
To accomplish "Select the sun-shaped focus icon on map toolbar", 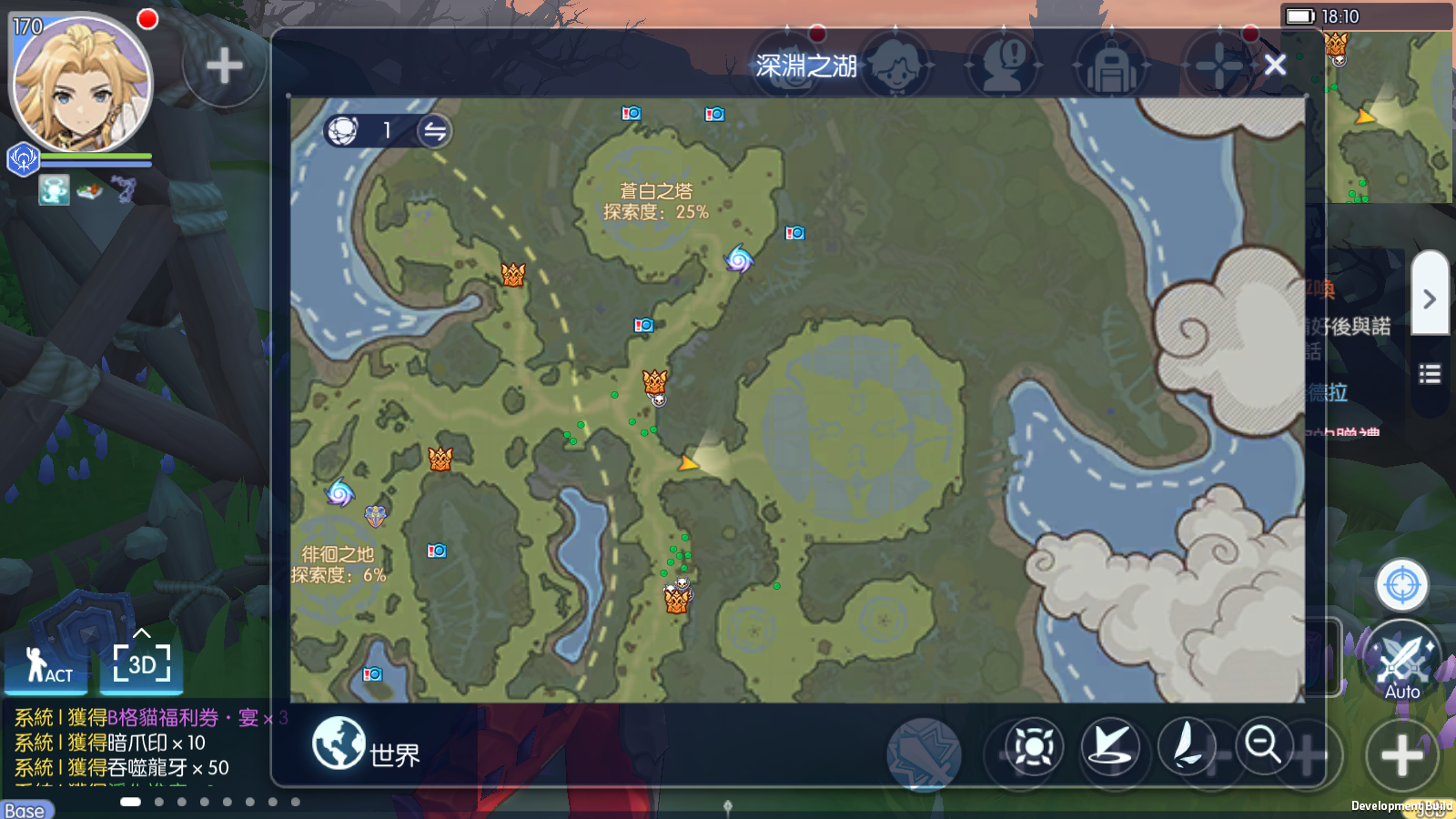I will (1034, 747).
